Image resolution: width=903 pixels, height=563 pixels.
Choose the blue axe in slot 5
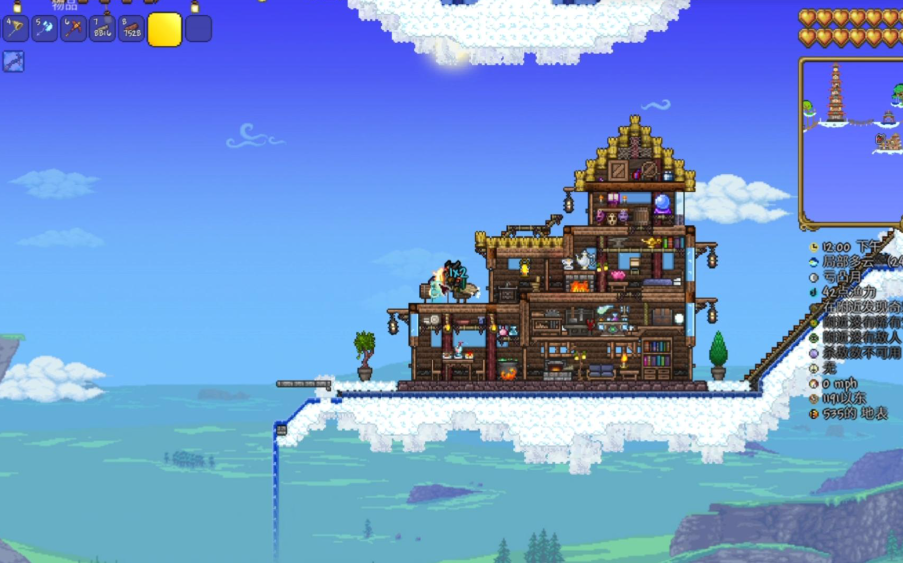pos(44,28)
